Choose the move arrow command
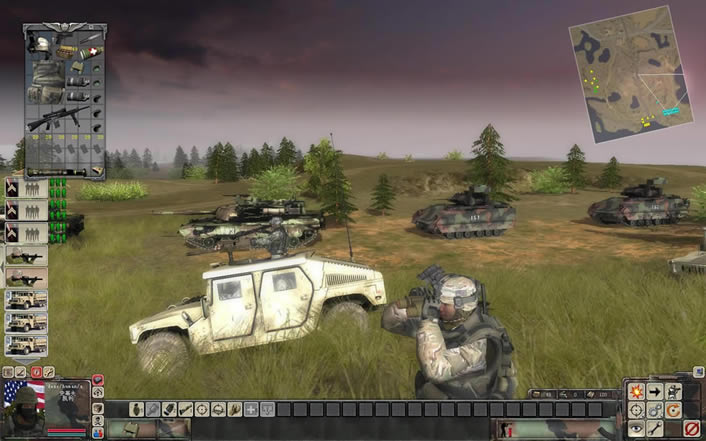706x441 pixels. click(x=654, y=391)
